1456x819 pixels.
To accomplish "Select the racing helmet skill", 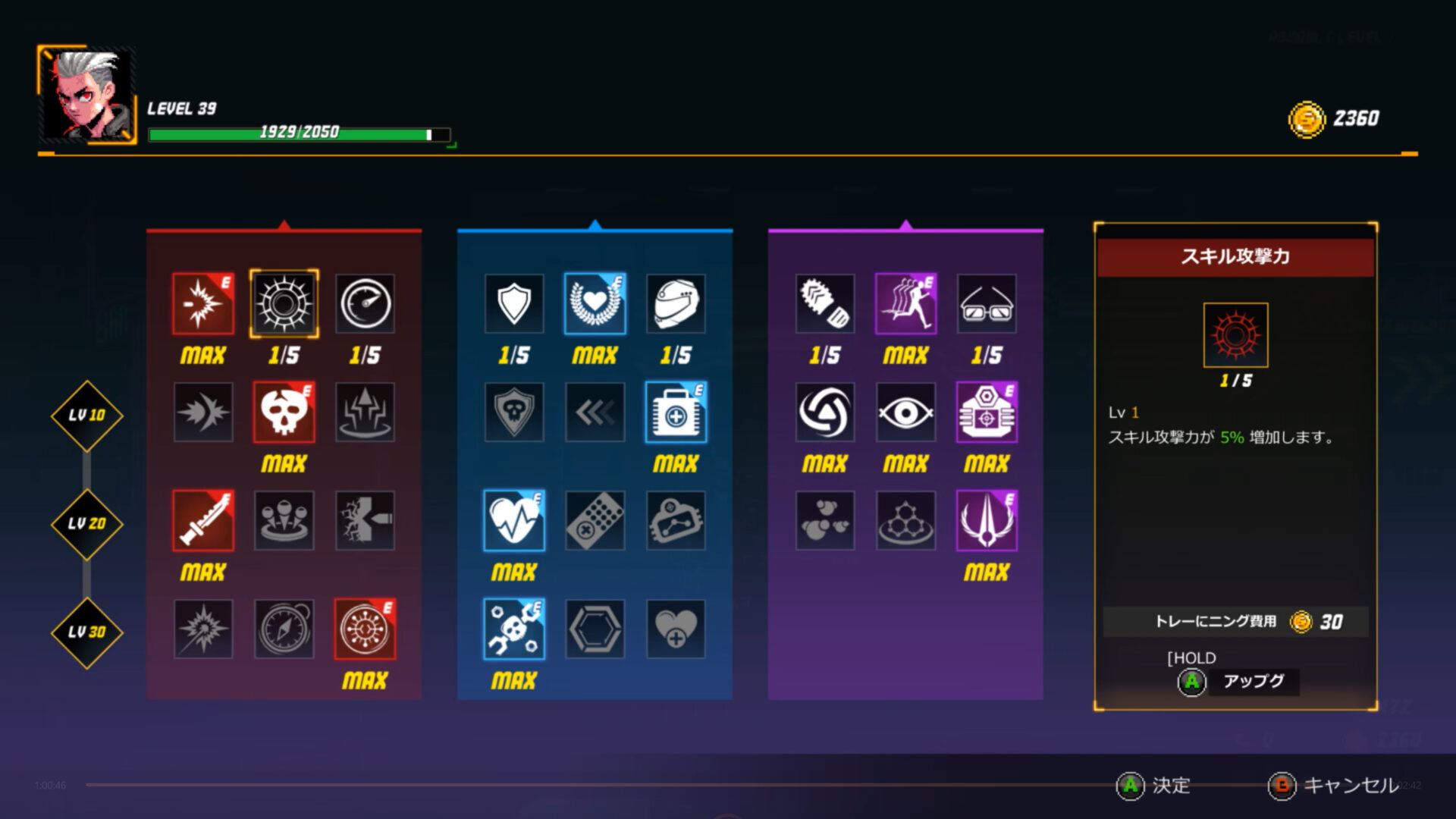I will [x=676, y=303].
